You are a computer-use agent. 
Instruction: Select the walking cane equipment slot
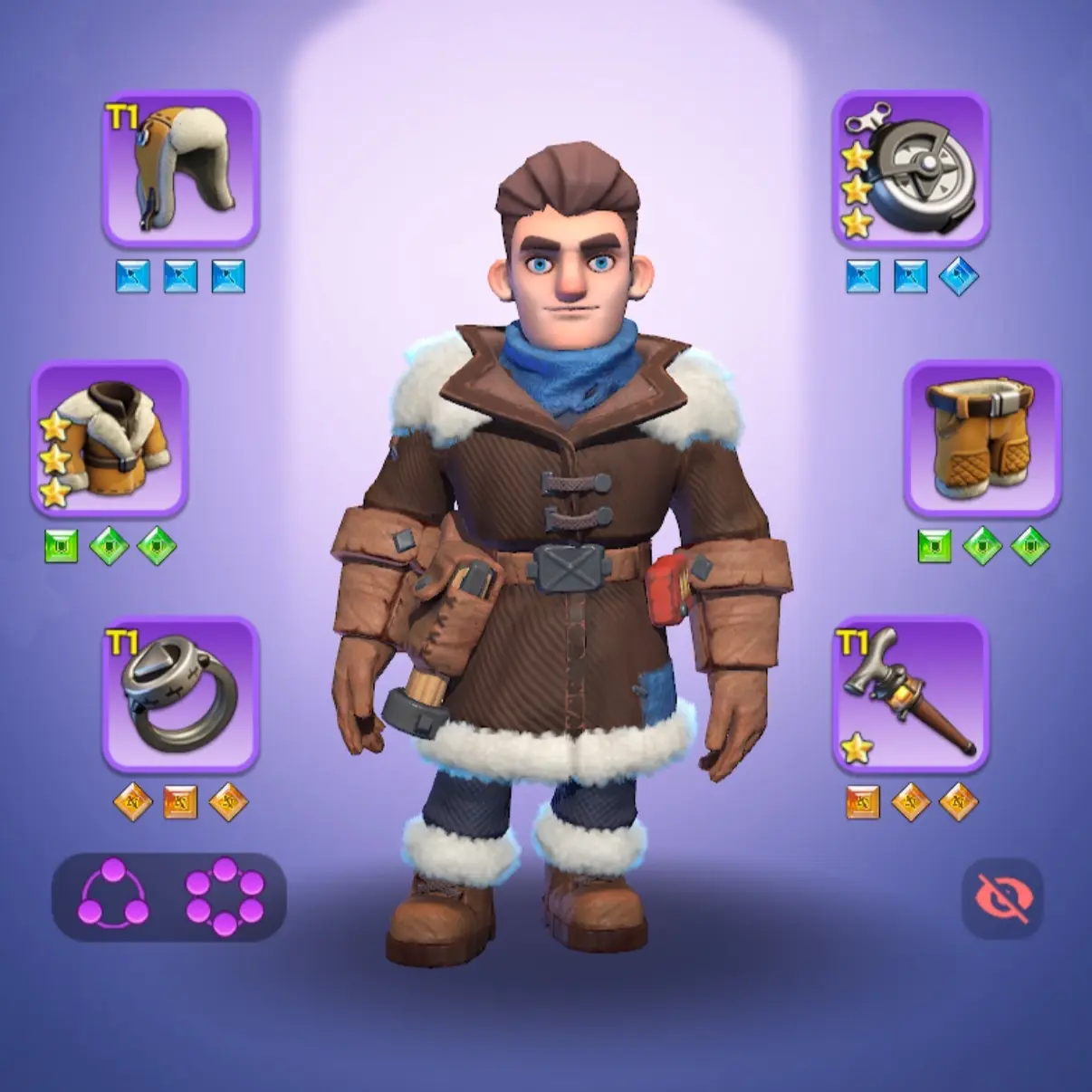[x=910, y=694]
